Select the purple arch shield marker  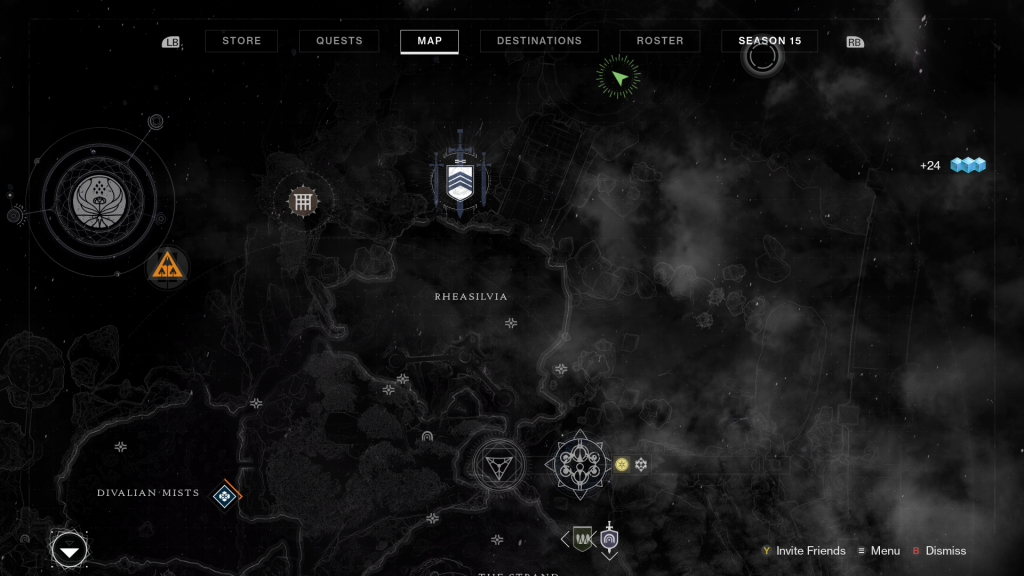(x=609, y=540)
